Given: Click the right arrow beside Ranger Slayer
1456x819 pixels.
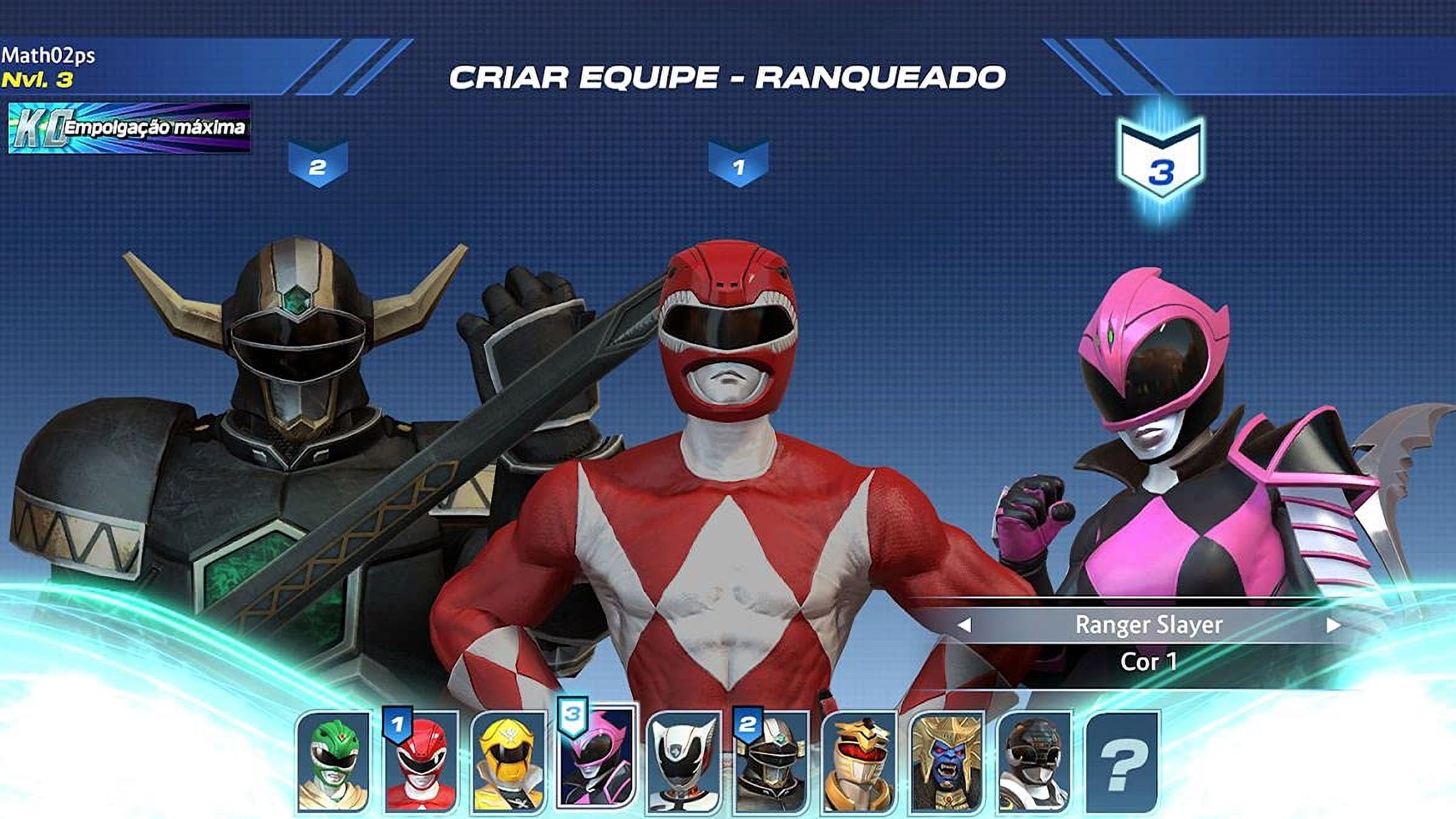Looking at the screenshot, I should click(x=1332, y=625).
